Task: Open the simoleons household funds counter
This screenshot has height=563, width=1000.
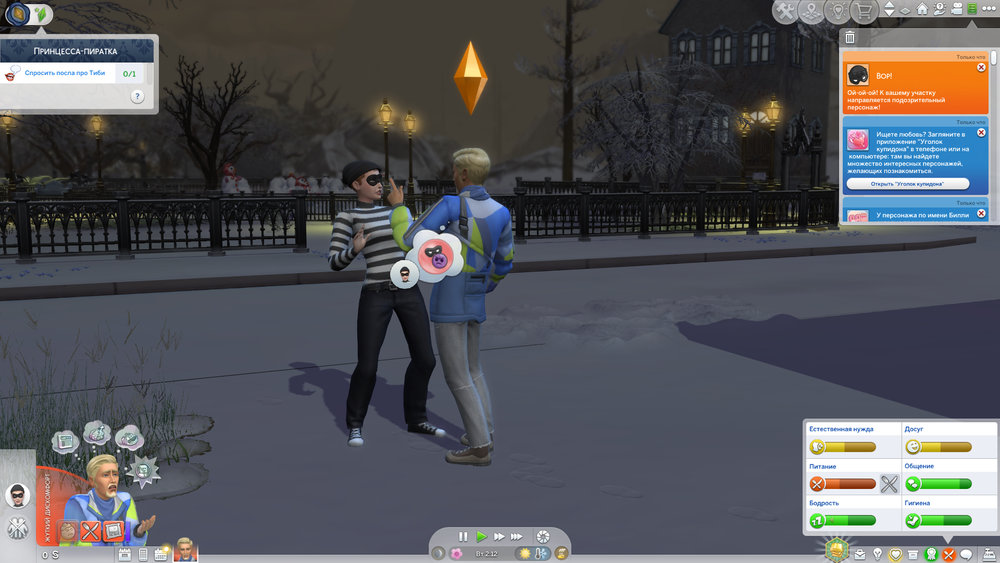Action: click(x=50, y=554)
